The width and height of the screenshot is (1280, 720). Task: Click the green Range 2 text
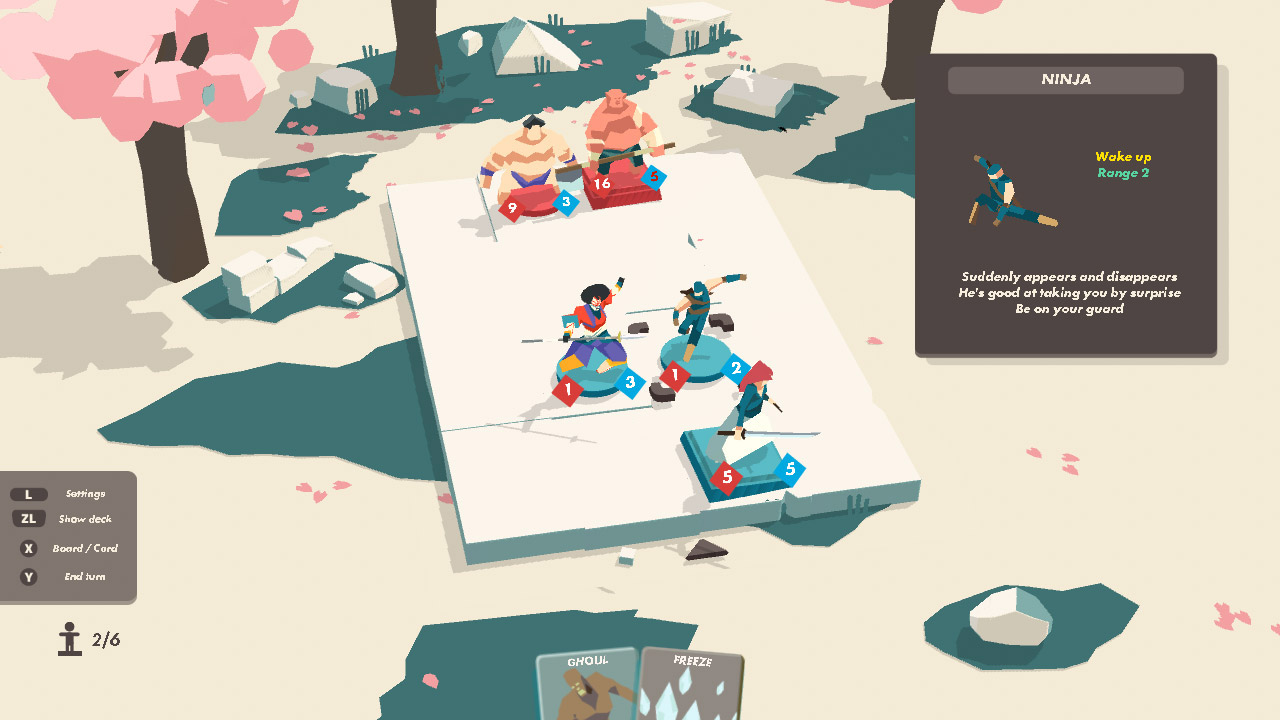click(1124, 174)
